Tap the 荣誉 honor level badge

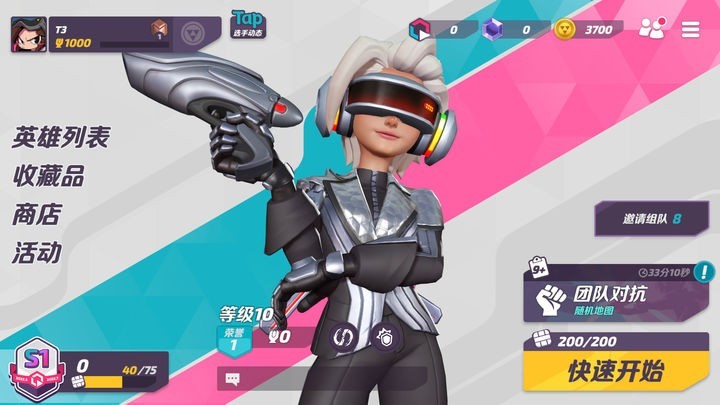coord(232,339)
